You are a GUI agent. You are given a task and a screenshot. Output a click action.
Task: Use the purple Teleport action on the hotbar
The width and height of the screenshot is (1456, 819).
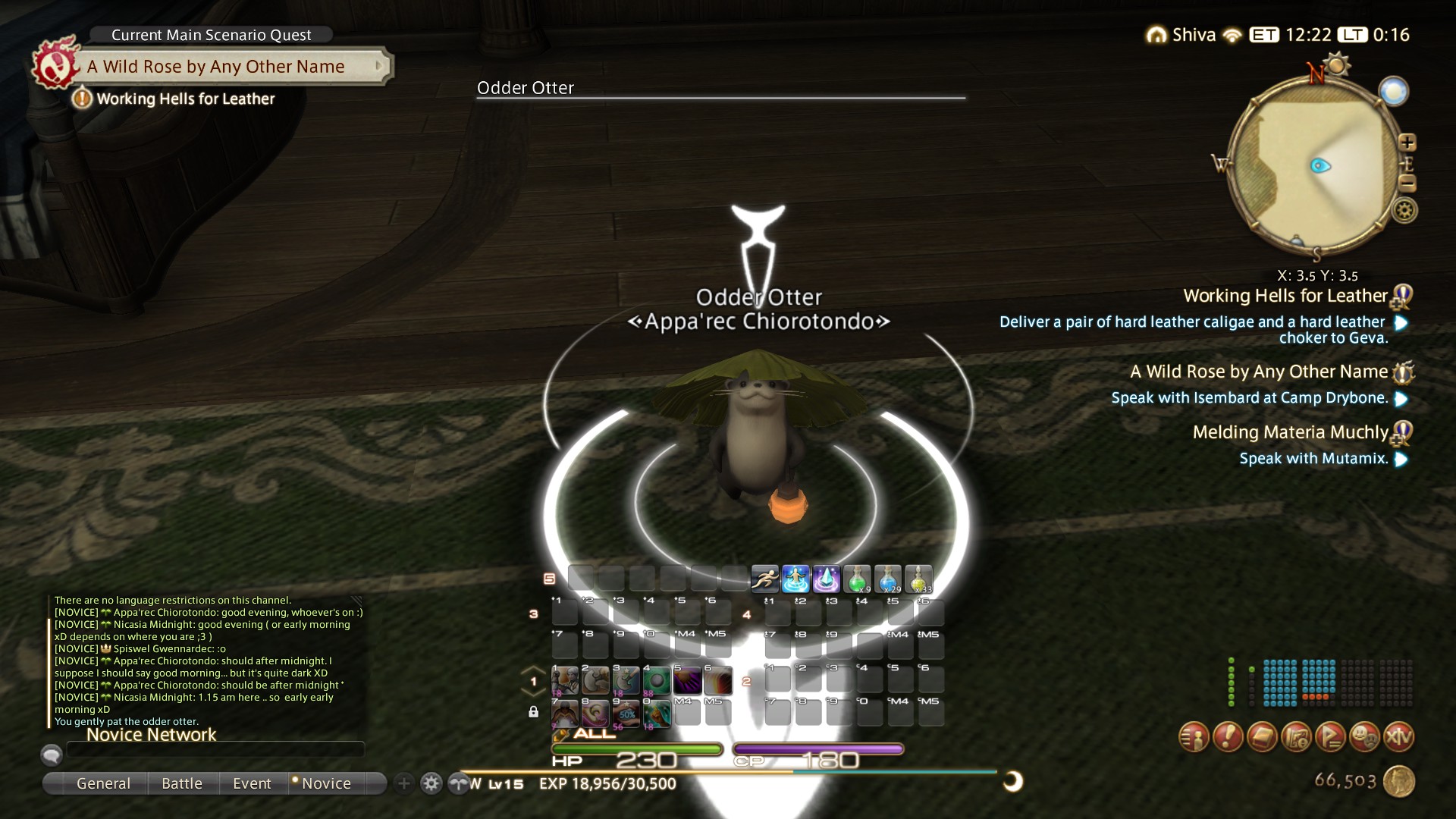click(827, 579)
